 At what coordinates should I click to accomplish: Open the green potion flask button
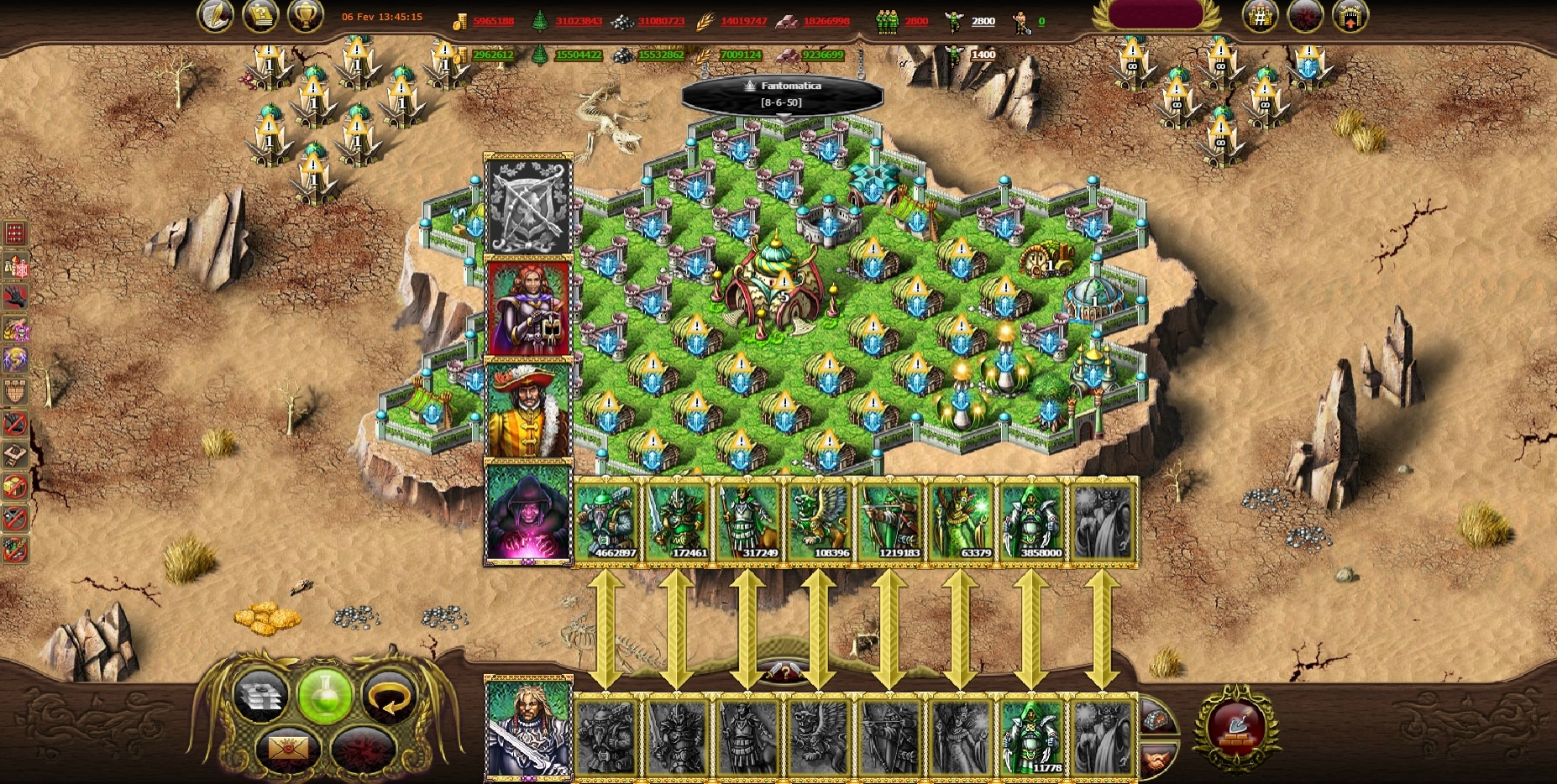pyautogui.click(x=324, y=696)
